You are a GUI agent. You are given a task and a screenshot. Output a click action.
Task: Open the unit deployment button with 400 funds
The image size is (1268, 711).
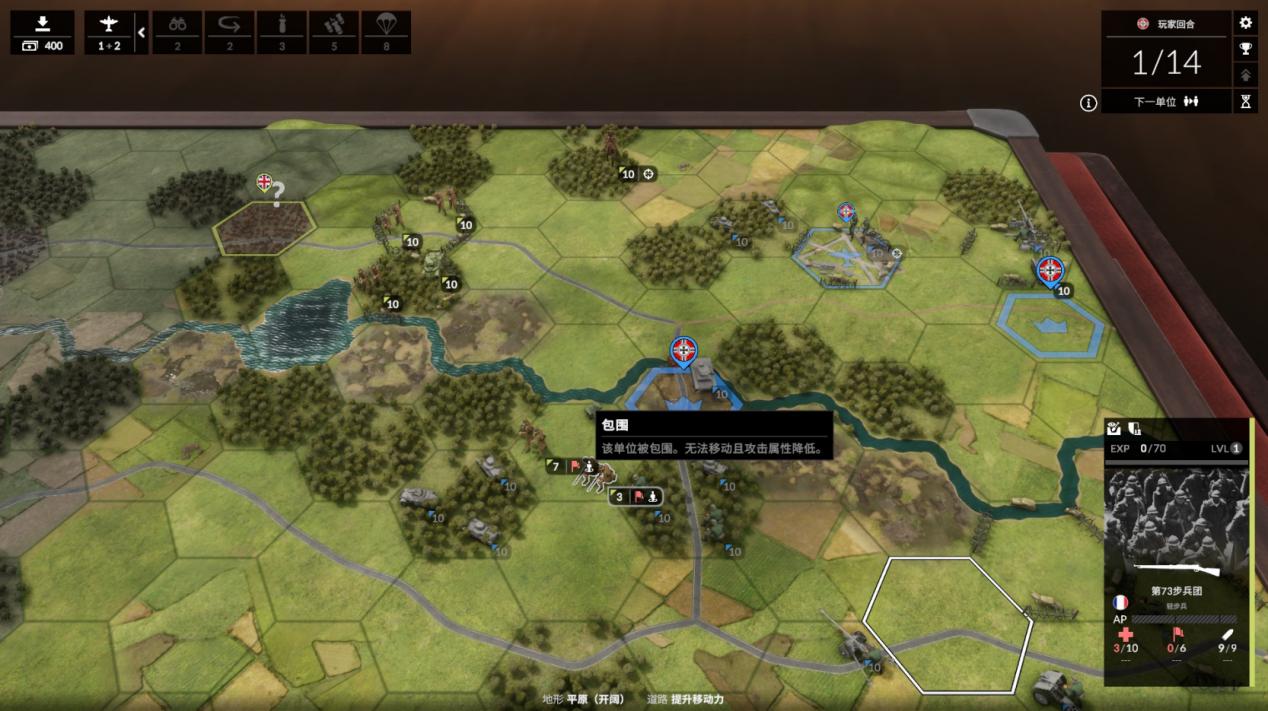click(x=42, y=32)
